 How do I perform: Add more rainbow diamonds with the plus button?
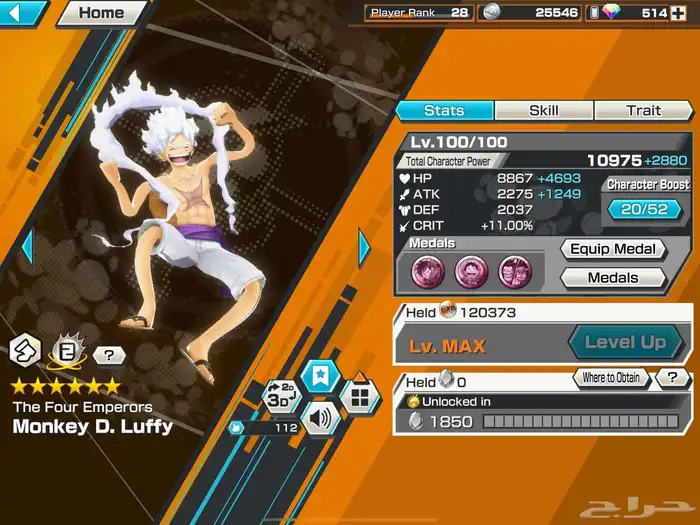tap(681, 13)
